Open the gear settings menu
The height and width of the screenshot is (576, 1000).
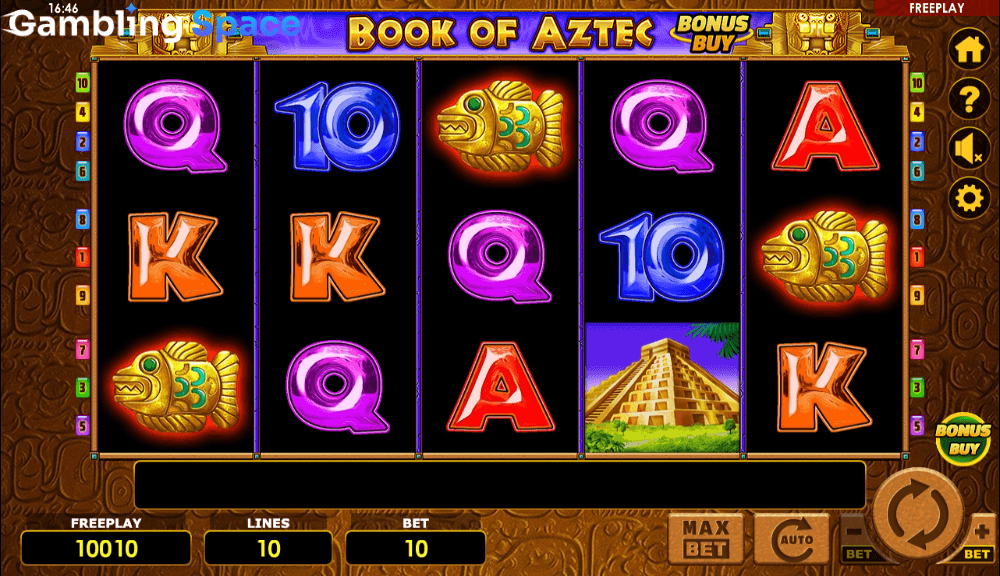click(x=969, y=199)
